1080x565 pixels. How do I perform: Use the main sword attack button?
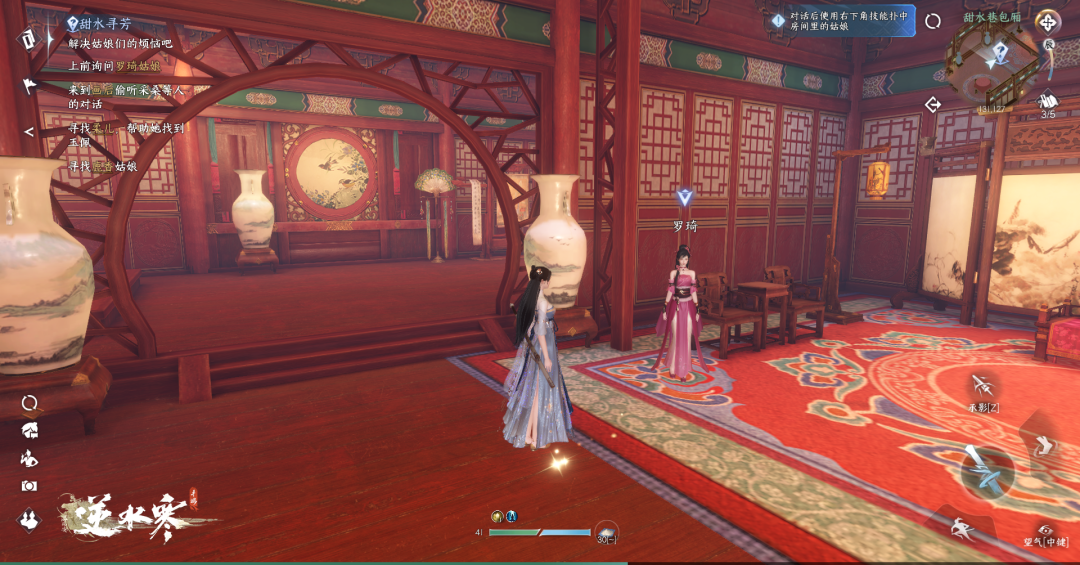tap(986, 471)
